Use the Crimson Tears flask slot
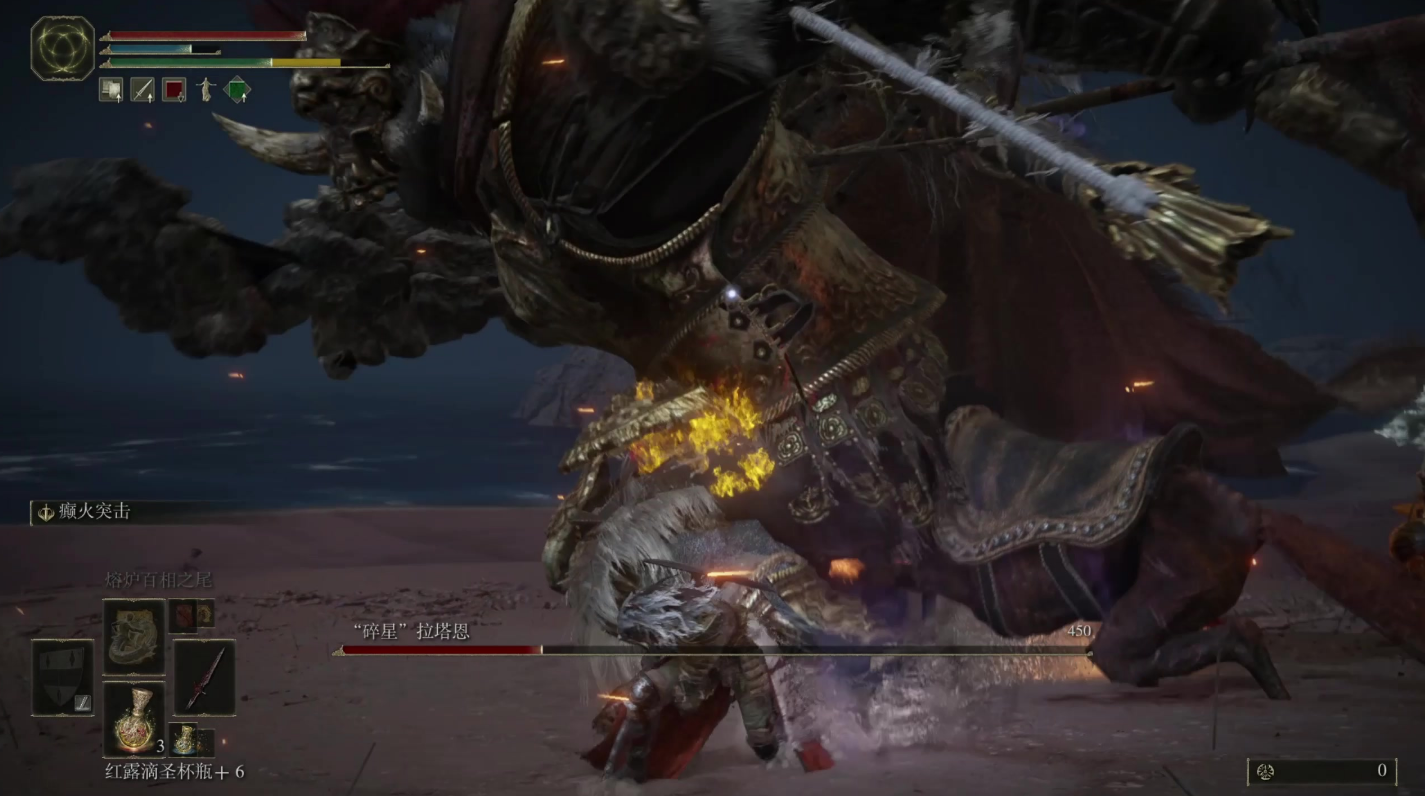1425x796 pixels. (x=134, y=718)
